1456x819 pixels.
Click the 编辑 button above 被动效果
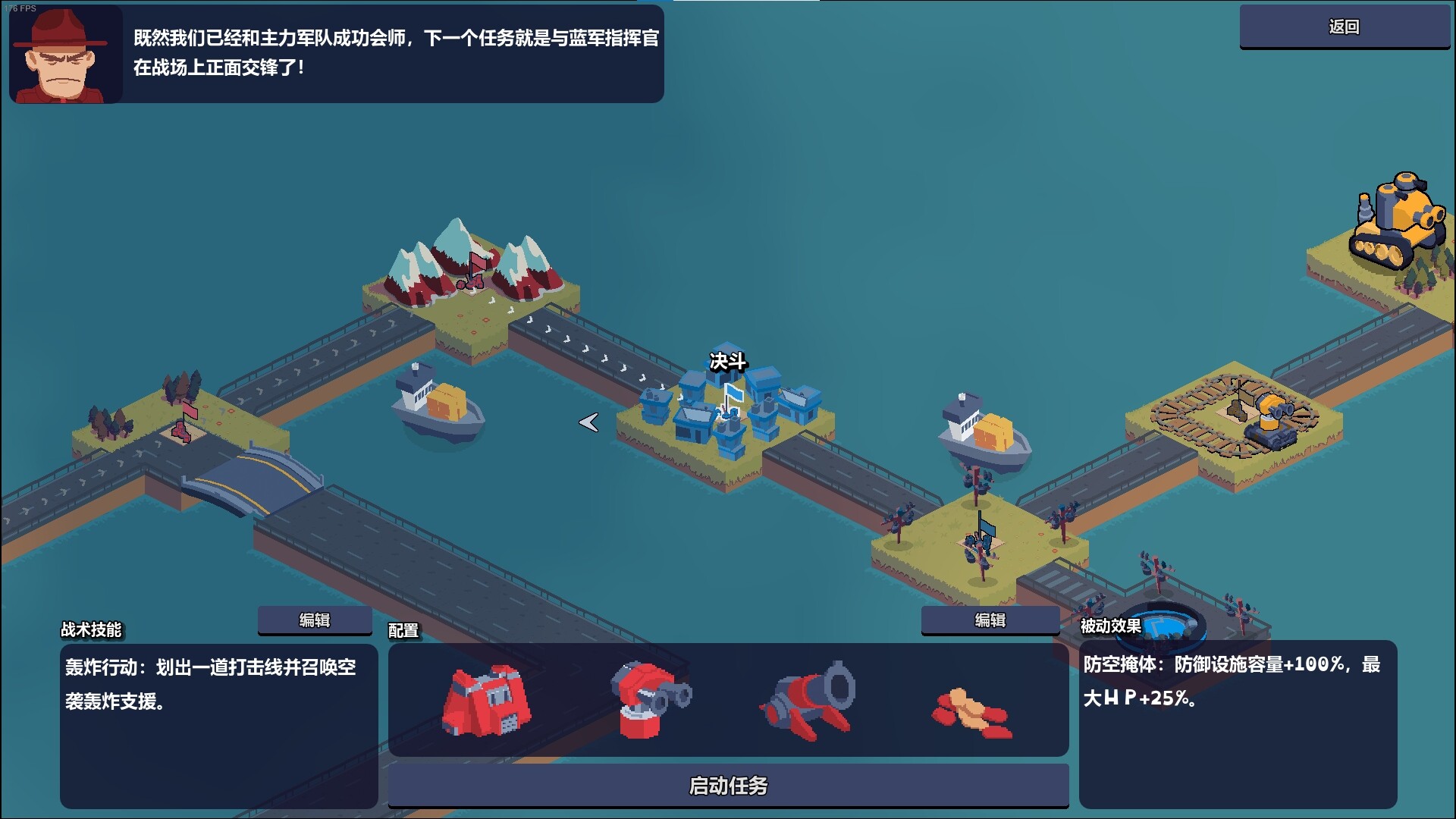990,620
